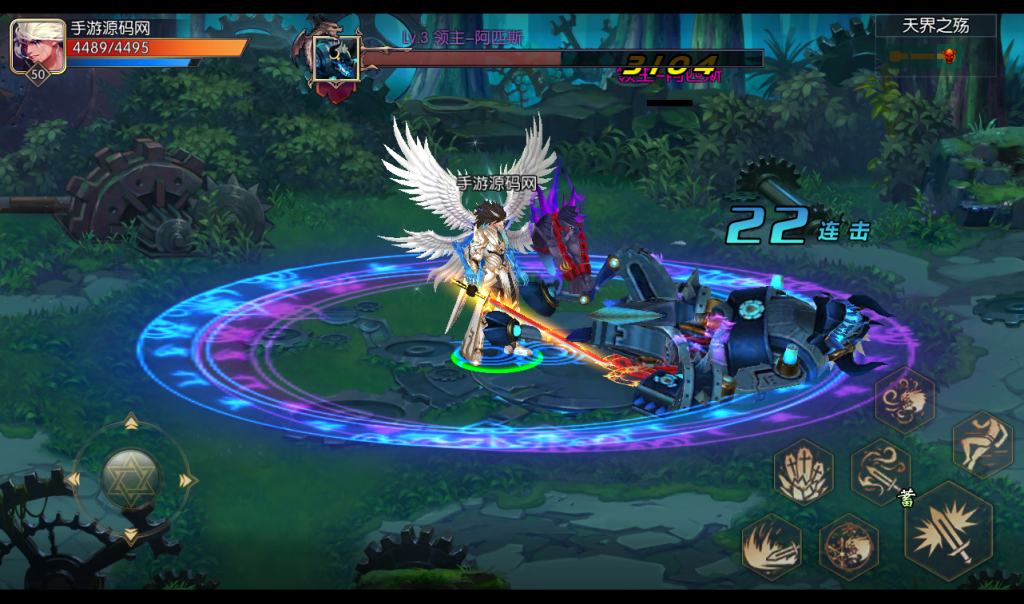Image resolution: width=1024 pixels, height=604 pixels.
Task: Use the kneeling figure dodge skill
Action: tap(982, 444)
